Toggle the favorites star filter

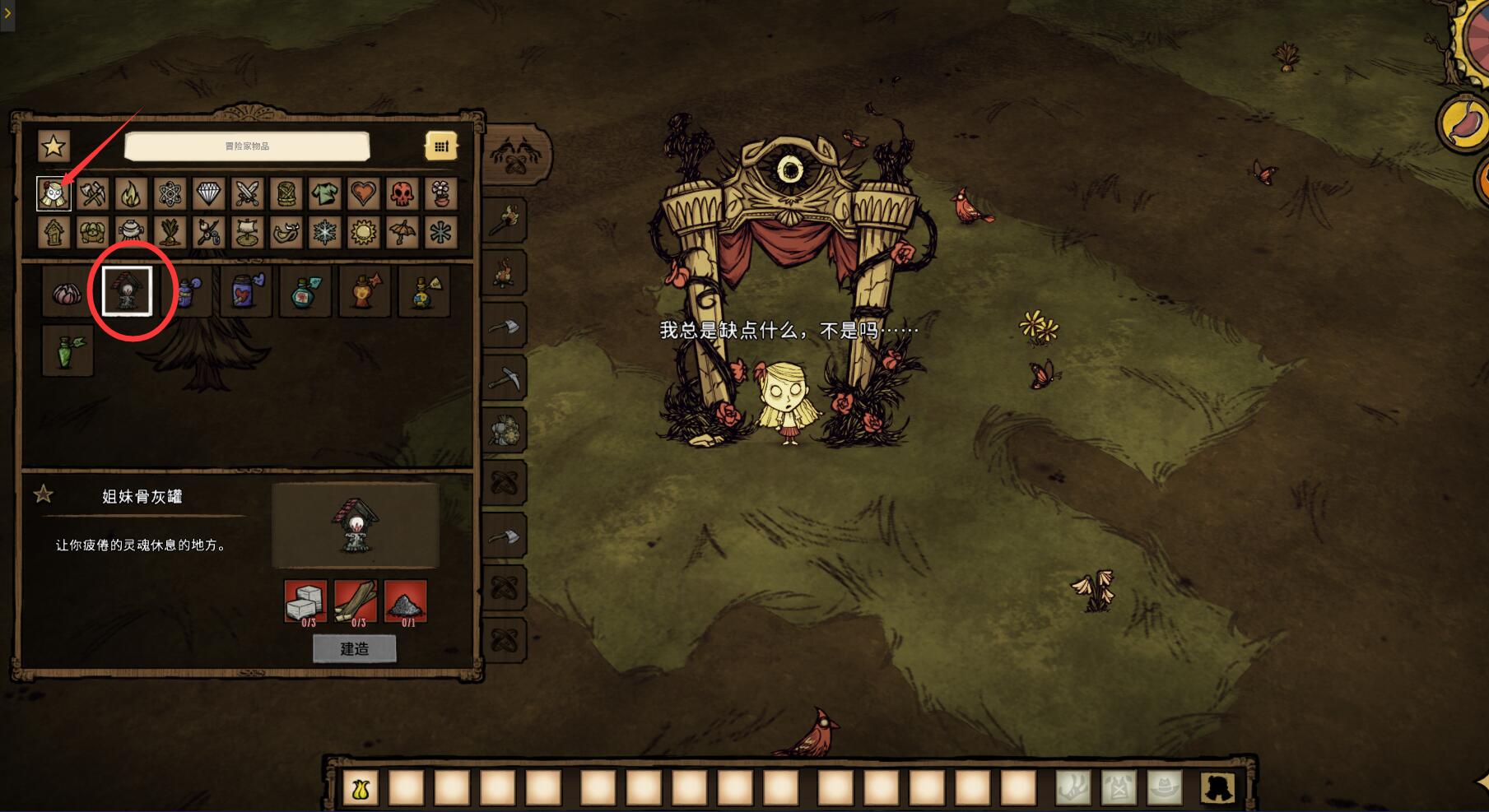click(x=54, y=146)
